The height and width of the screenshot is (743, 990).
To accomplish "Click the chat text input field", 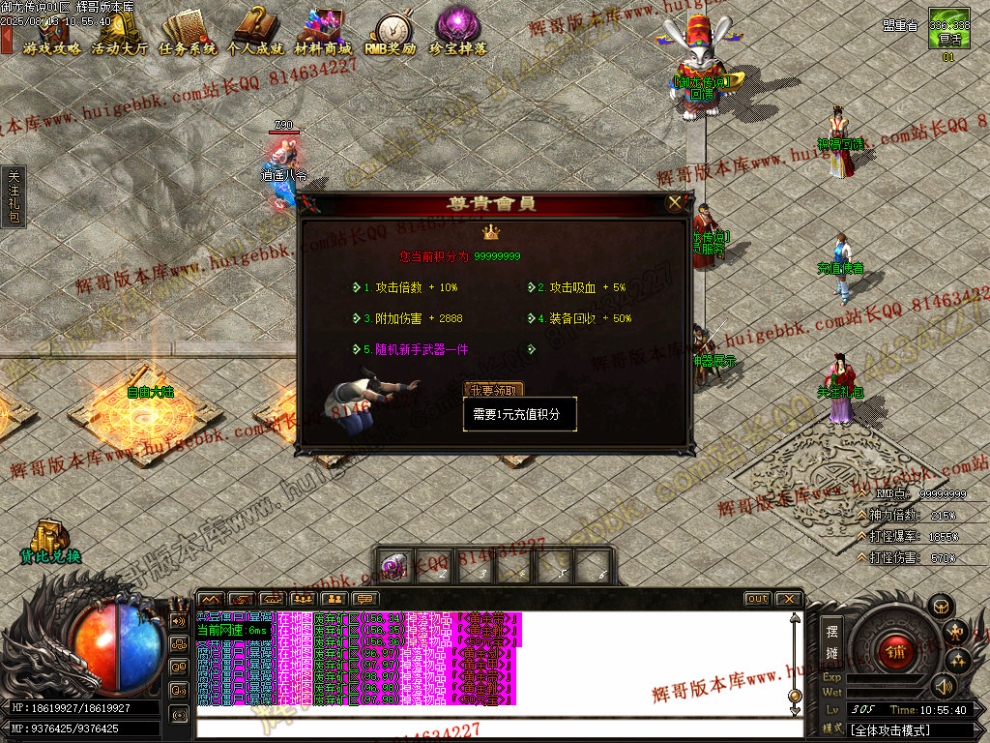I will pyautogui.click(x=490, y=727).
